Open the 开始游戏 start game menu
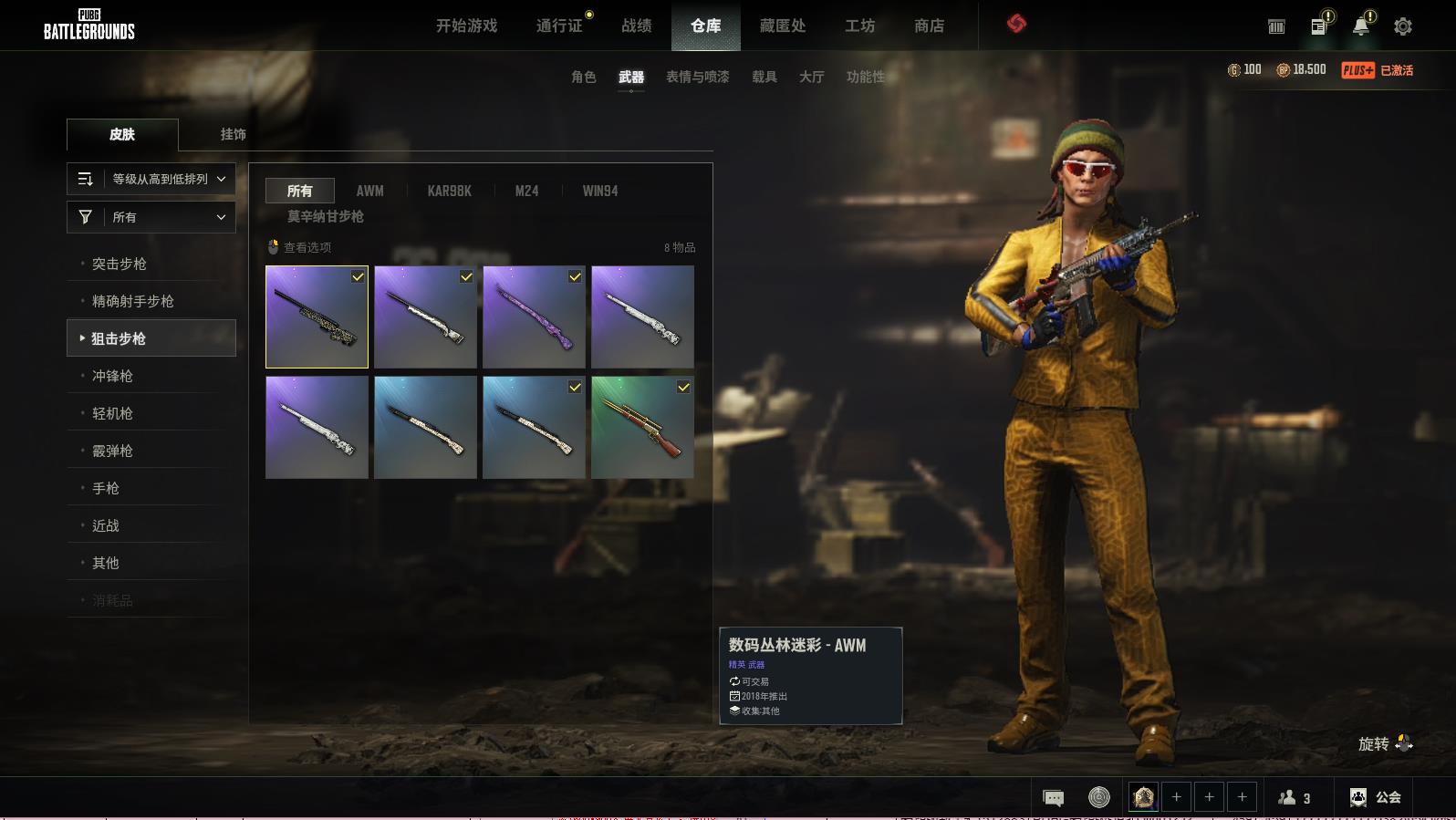 pos(466,26)
